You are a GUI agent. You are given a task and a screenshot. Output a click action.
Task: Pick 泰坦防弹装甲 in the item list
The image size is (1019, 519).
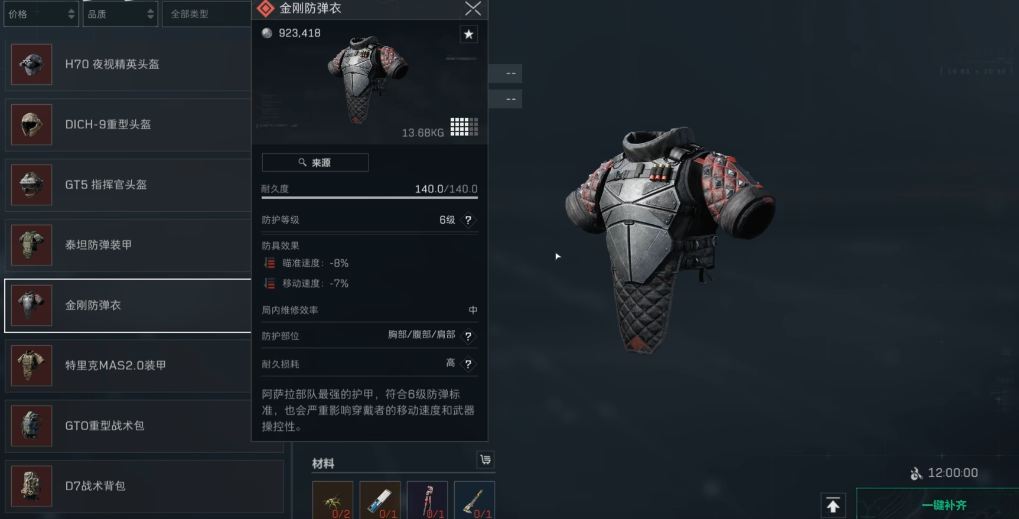click(x=128, y=245)
